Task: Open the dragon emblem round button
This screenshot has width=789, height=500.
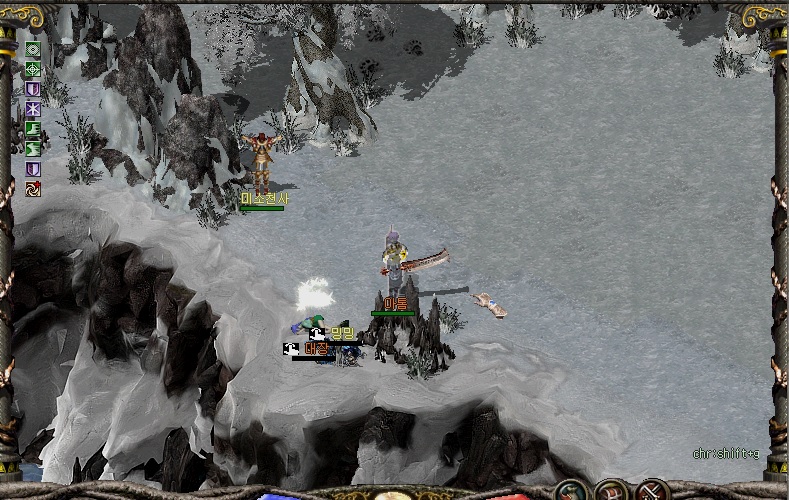Action: coord(571,491)
